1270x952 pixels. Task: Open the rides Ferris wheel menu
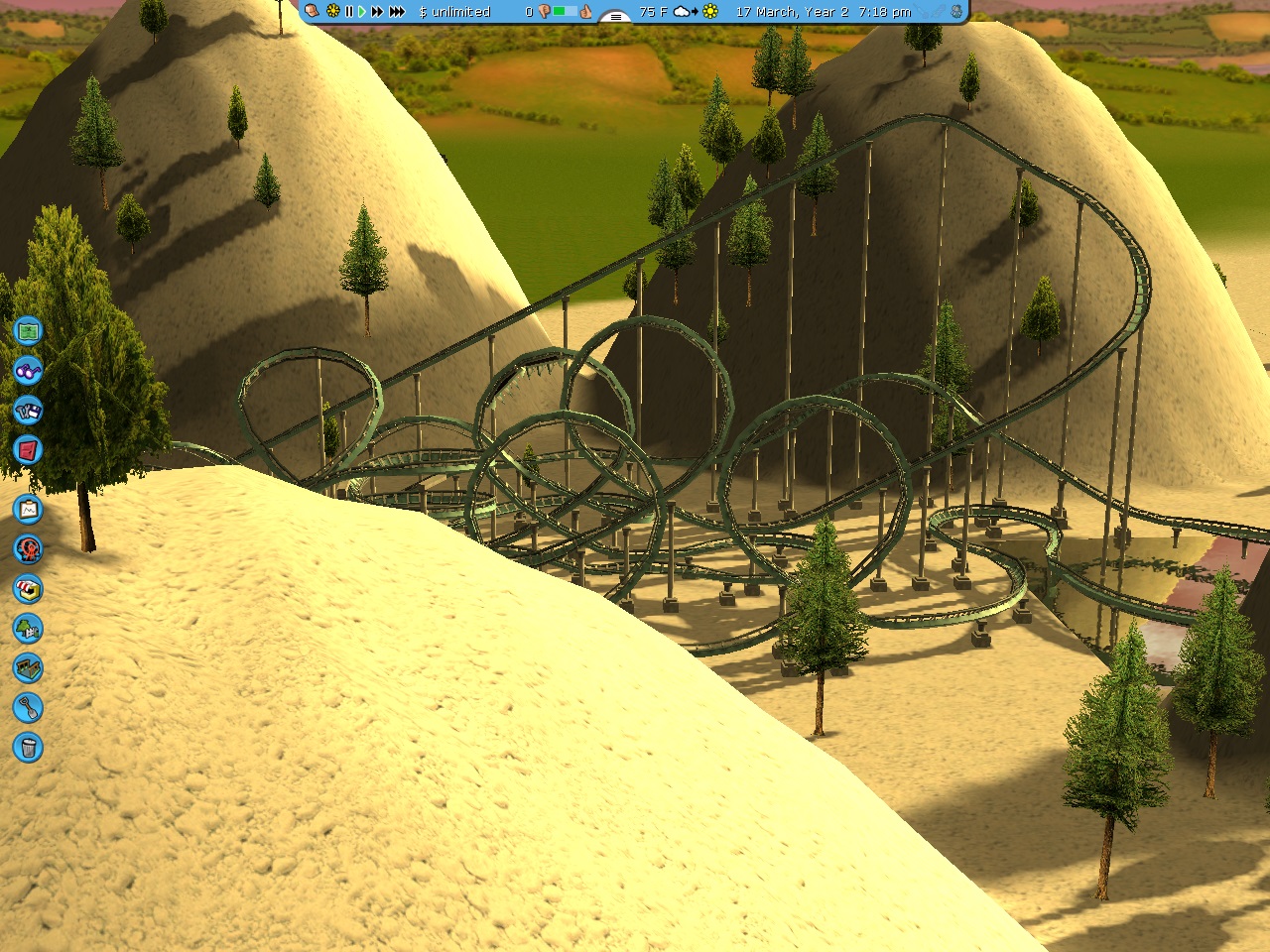coord(28,549)
